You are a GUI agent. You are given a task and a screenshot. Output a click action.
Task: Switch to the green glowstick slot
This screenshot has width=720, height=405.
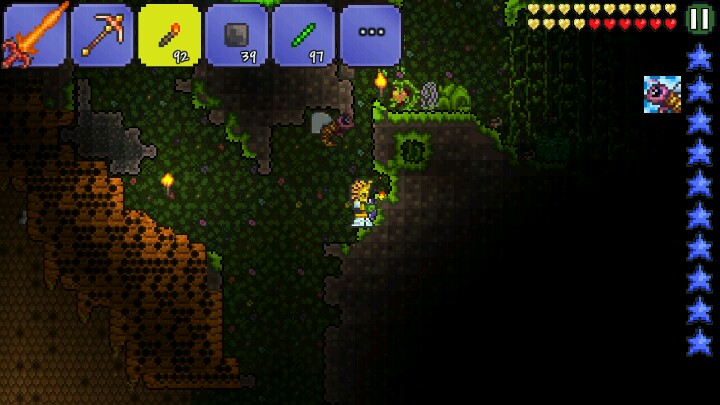tap(303, 34)
